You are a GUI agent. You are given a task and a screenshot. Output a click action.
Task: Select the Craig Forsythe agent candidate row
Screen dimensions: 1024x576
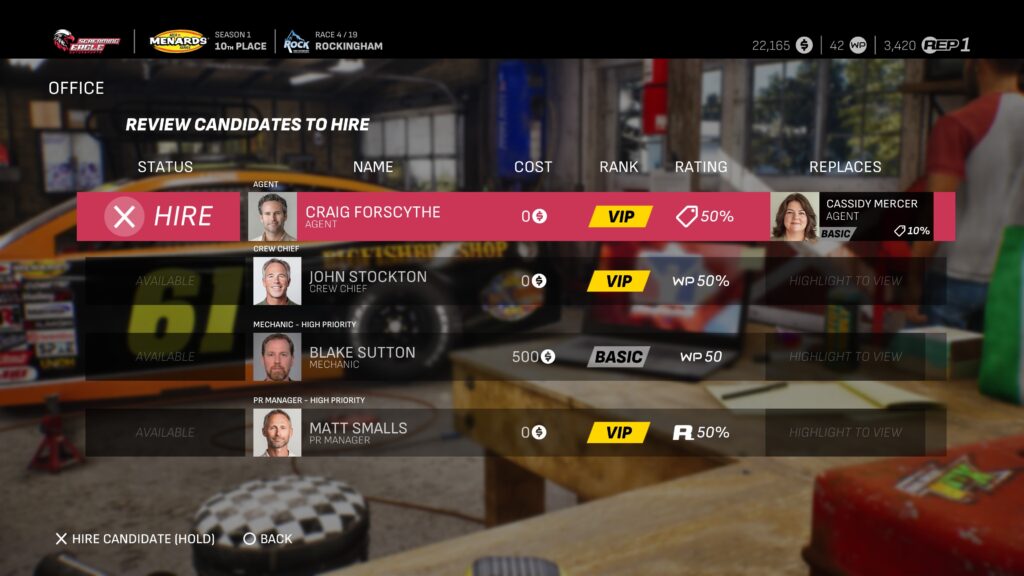(372, 216)
